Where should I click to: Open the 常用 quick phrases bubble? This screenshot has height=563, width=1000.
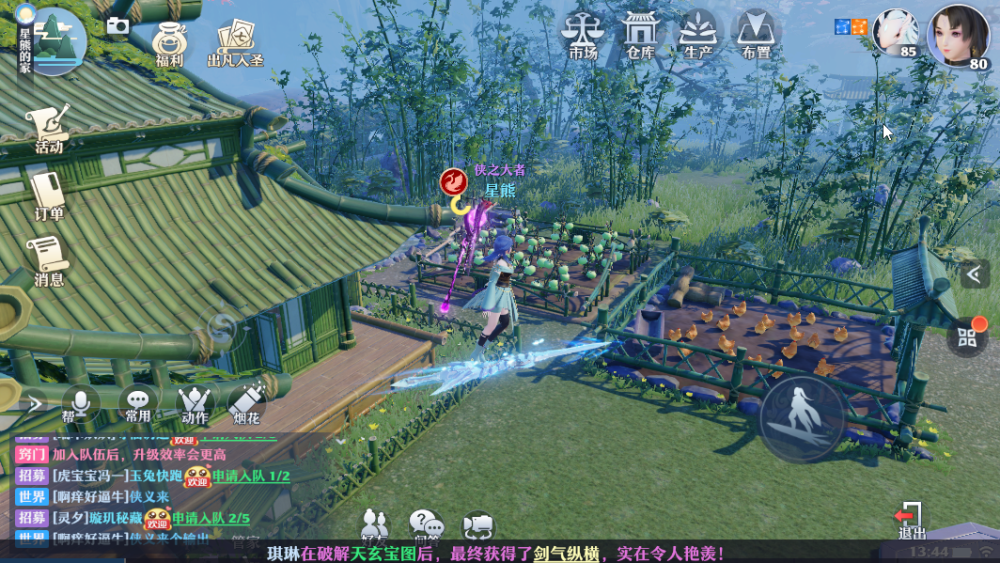coord(138,402)
